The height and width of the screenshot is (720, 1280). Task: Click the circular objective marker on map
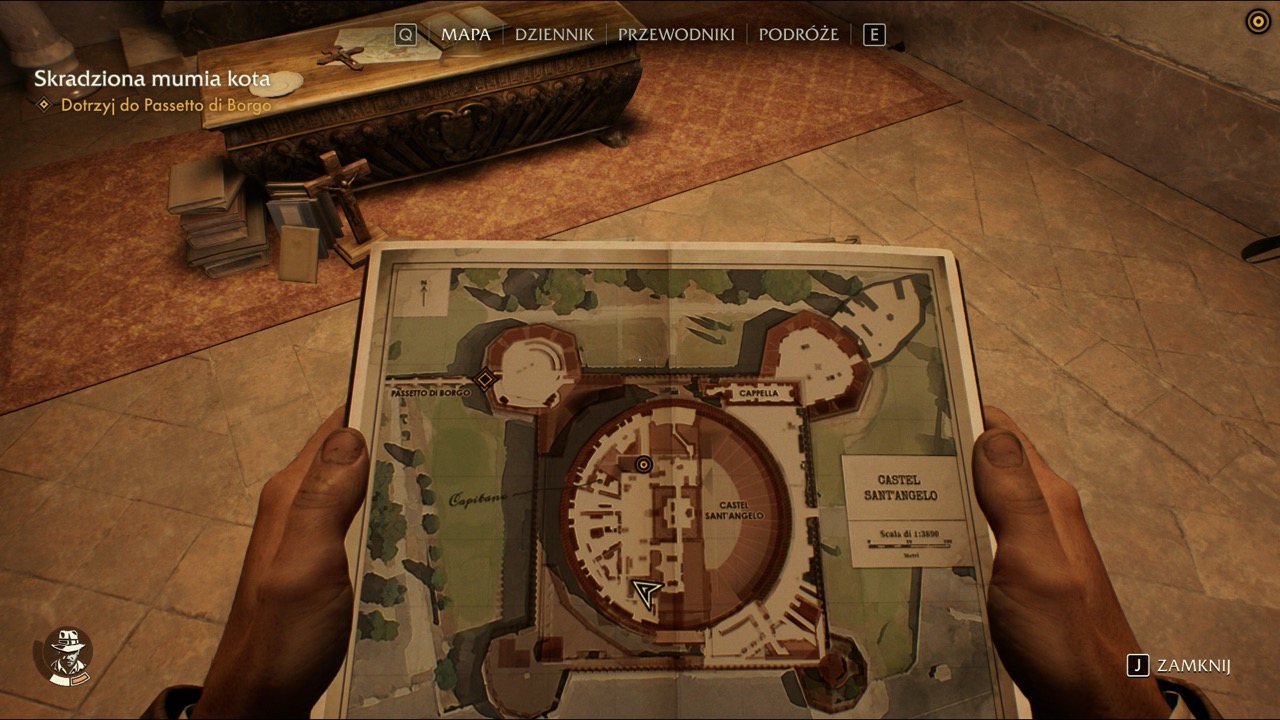(x=643, y=464)
